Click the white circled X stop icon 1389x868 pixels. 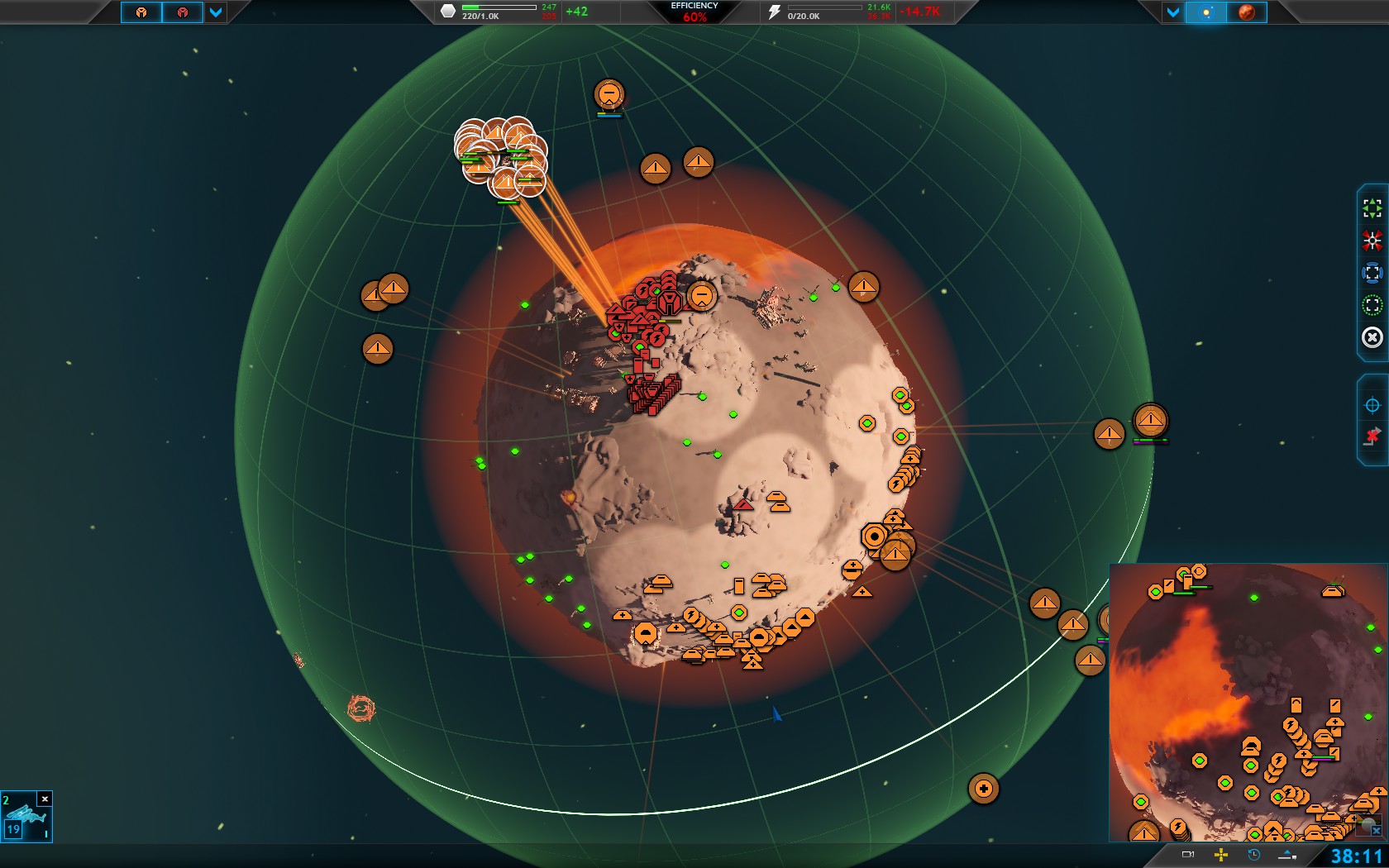click(1372, 337)
